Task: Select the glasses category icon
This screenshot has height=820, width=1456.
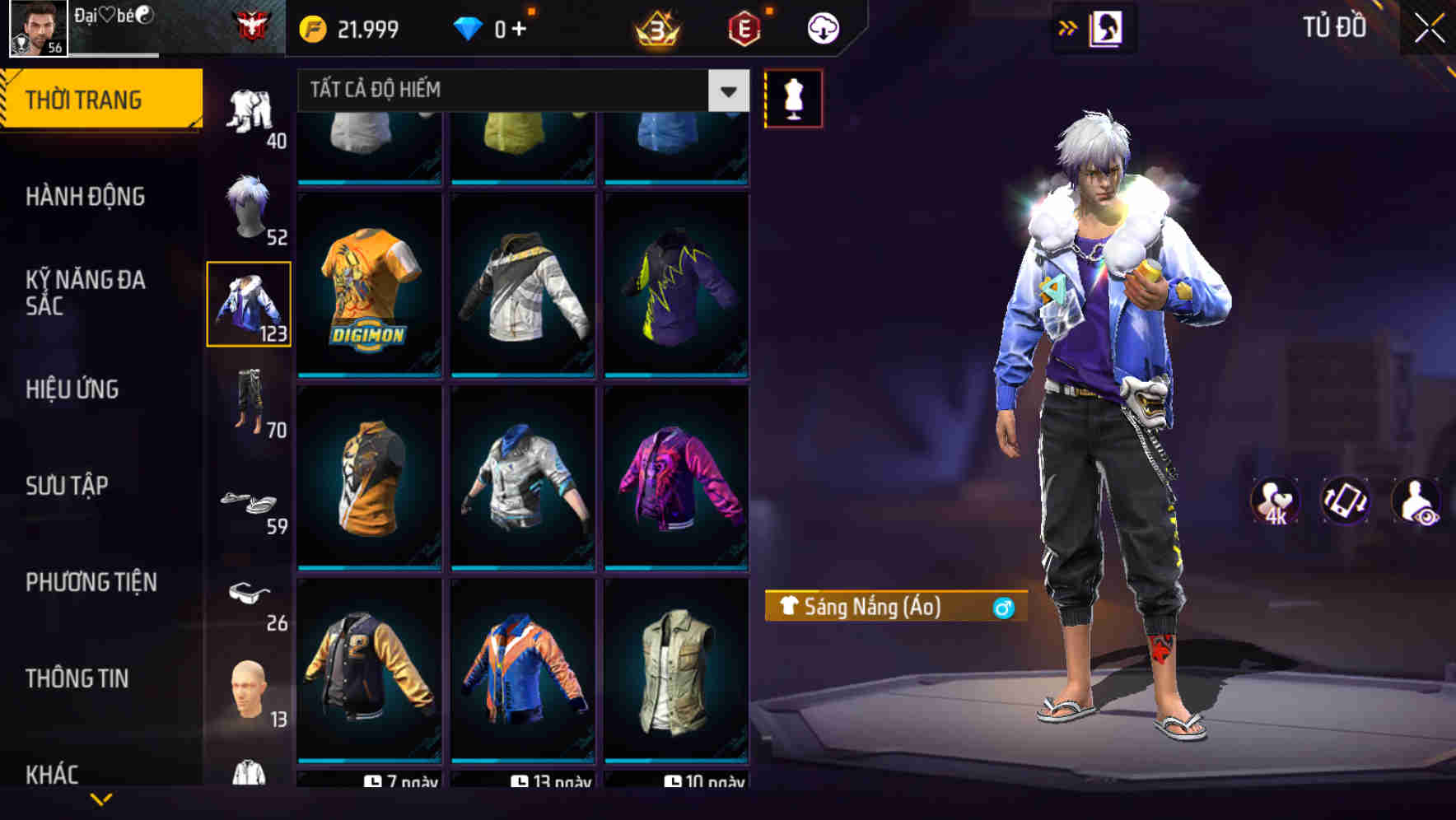Action: (248, 595)
